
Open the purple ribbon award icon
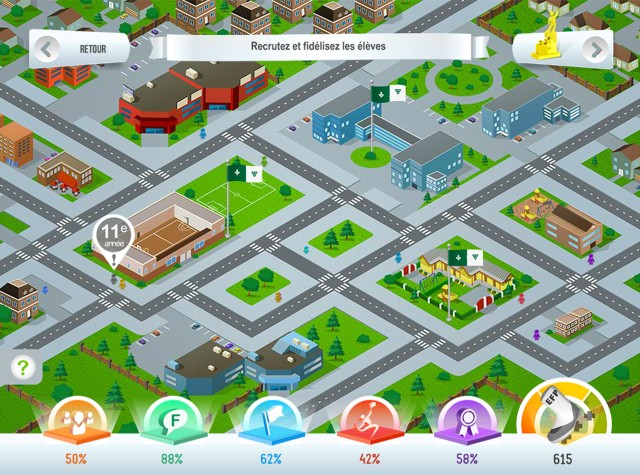[x=467, y=421]
